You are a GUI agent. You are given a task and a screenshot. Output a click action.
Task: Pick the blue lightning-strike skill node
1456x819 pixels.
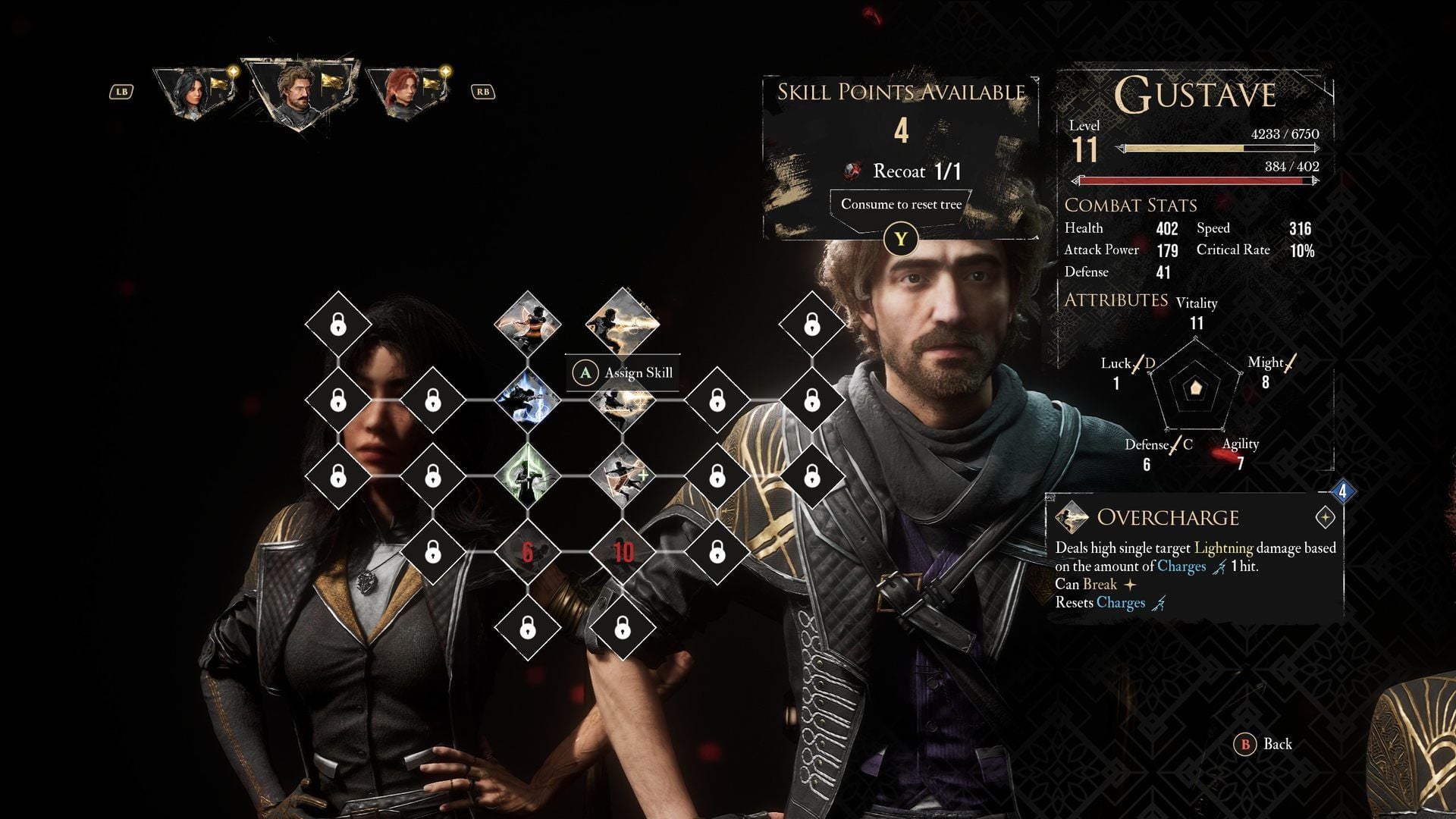click(528, 400)
